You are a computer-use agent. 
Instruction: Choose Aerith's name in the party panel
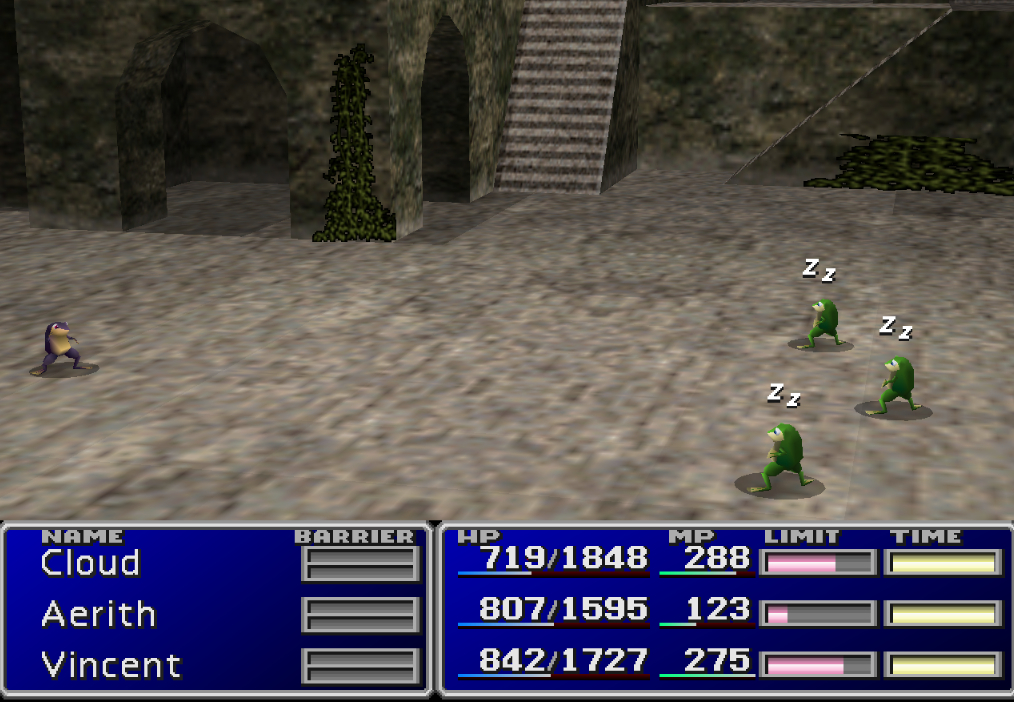point(98,614)
